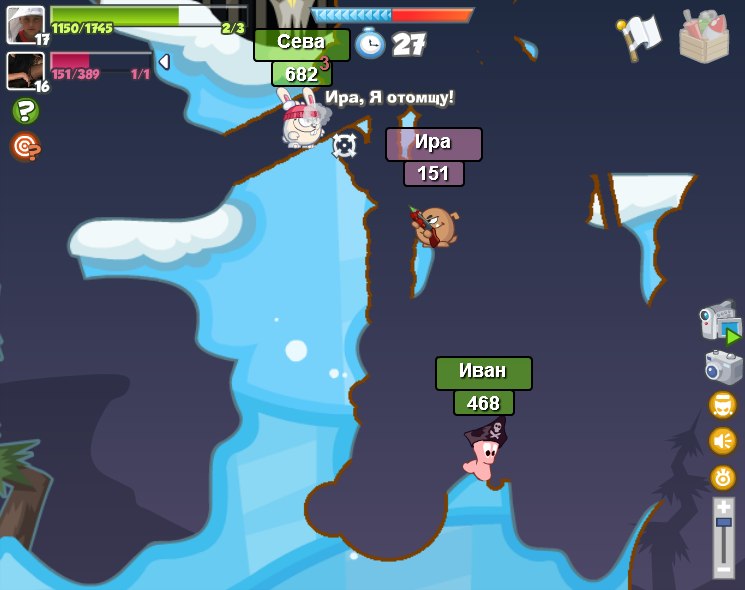Image resolution: width=745 pixels, height=590 pixels.
Task: Collapse the team panel with the white arrow
Action: click(x=164, y=62)
